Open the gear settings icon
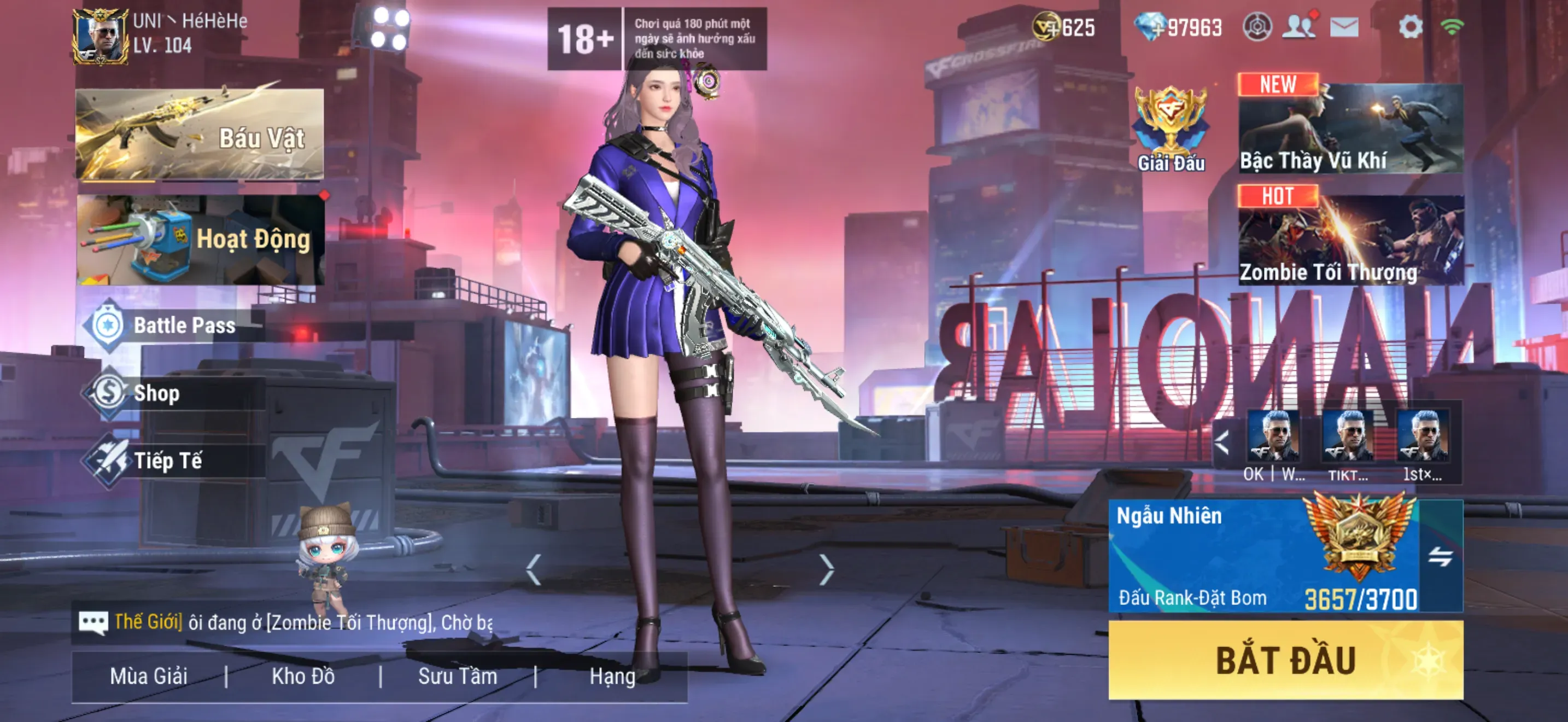 click(1410, 27)
